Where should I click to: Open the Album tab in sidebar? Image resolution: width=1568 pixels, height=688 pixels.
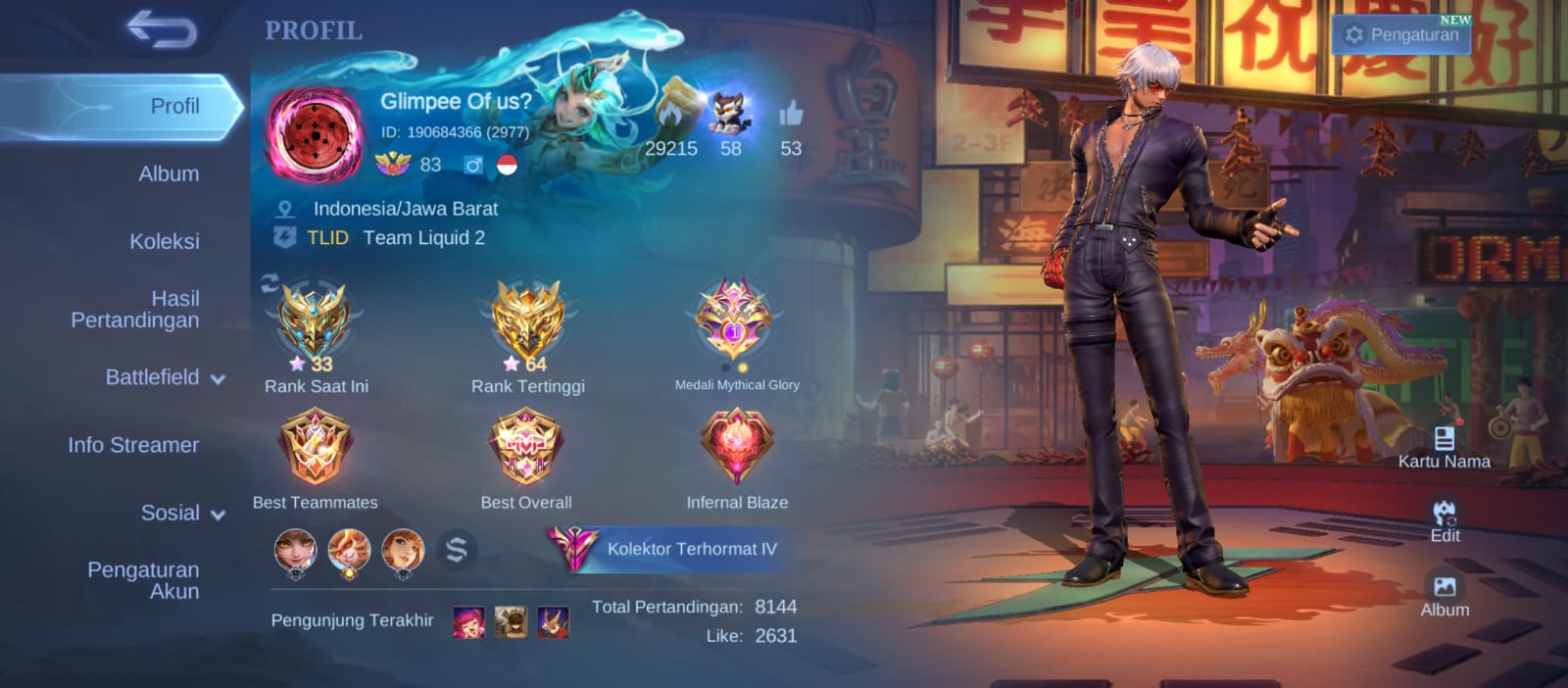[169, 174]
